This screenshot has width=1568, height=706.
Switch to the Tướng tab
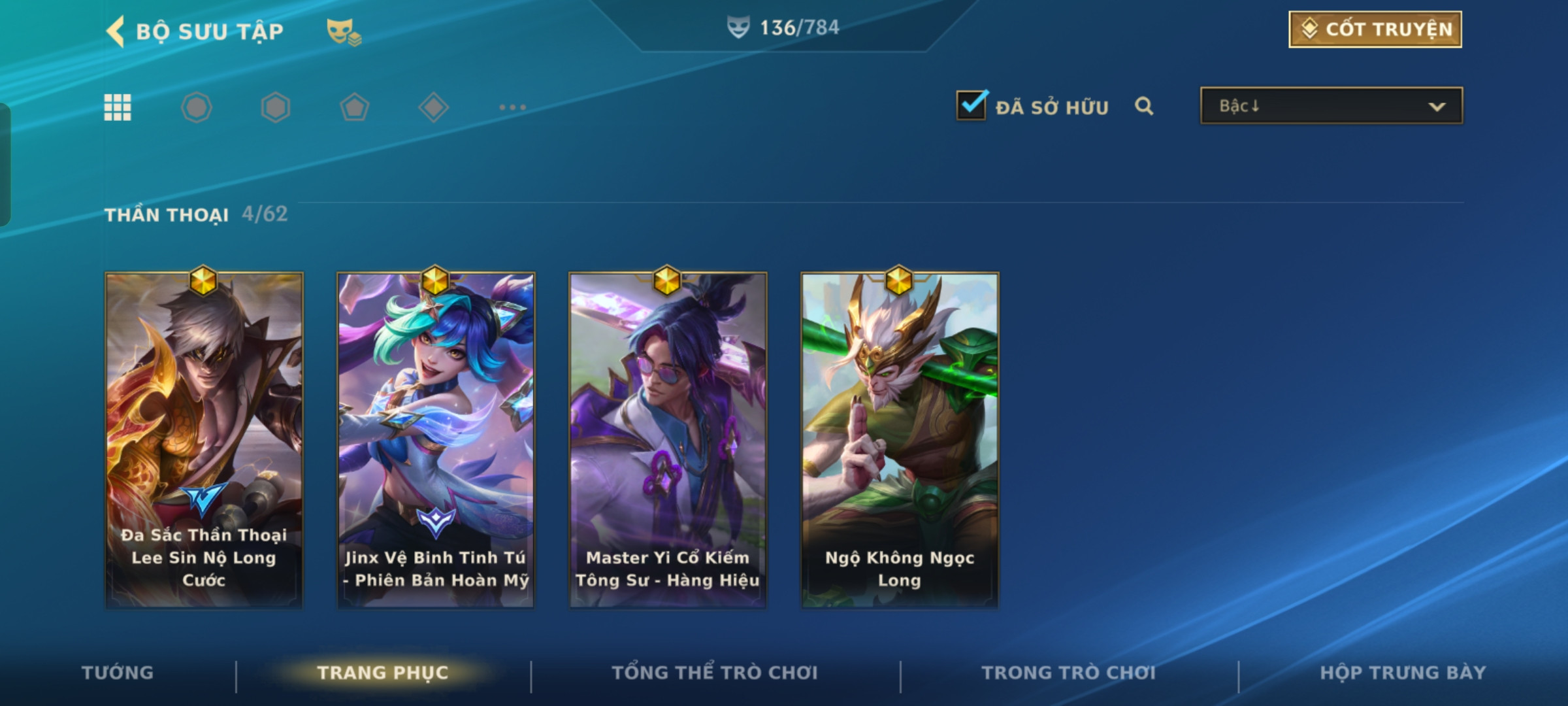(118, 673)
